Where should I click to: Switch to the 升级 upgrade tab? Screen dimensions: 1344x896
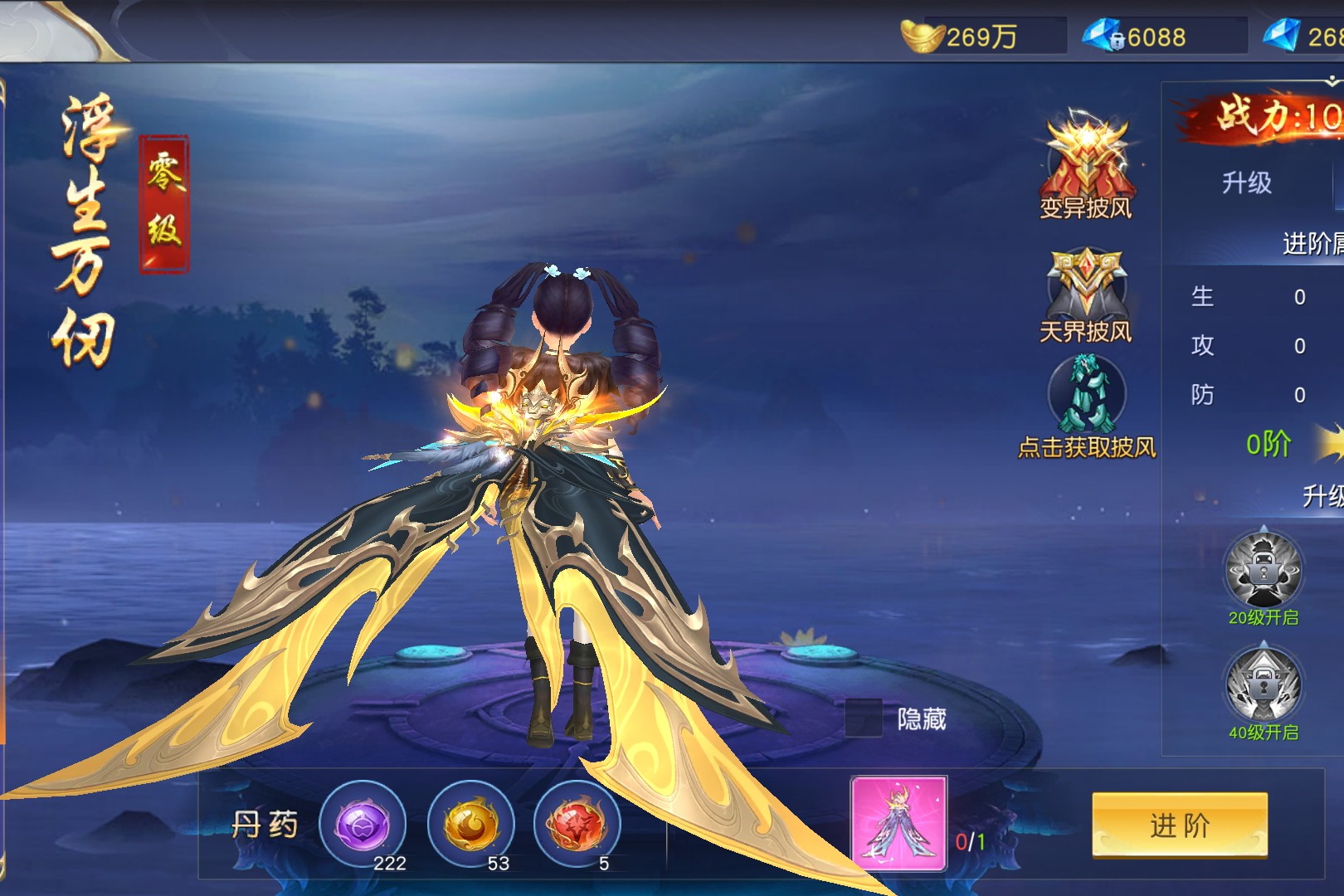(1246, 183)
